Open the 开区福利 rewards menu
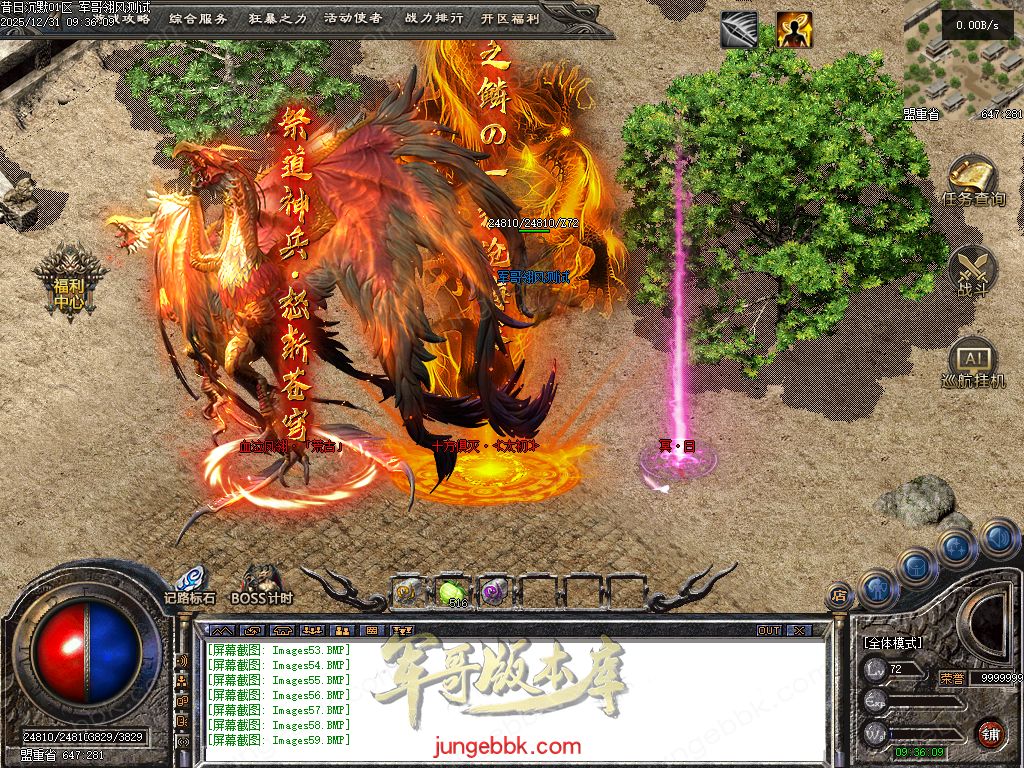This screenshot has width=1024, height=768. (x=510, y=18)
